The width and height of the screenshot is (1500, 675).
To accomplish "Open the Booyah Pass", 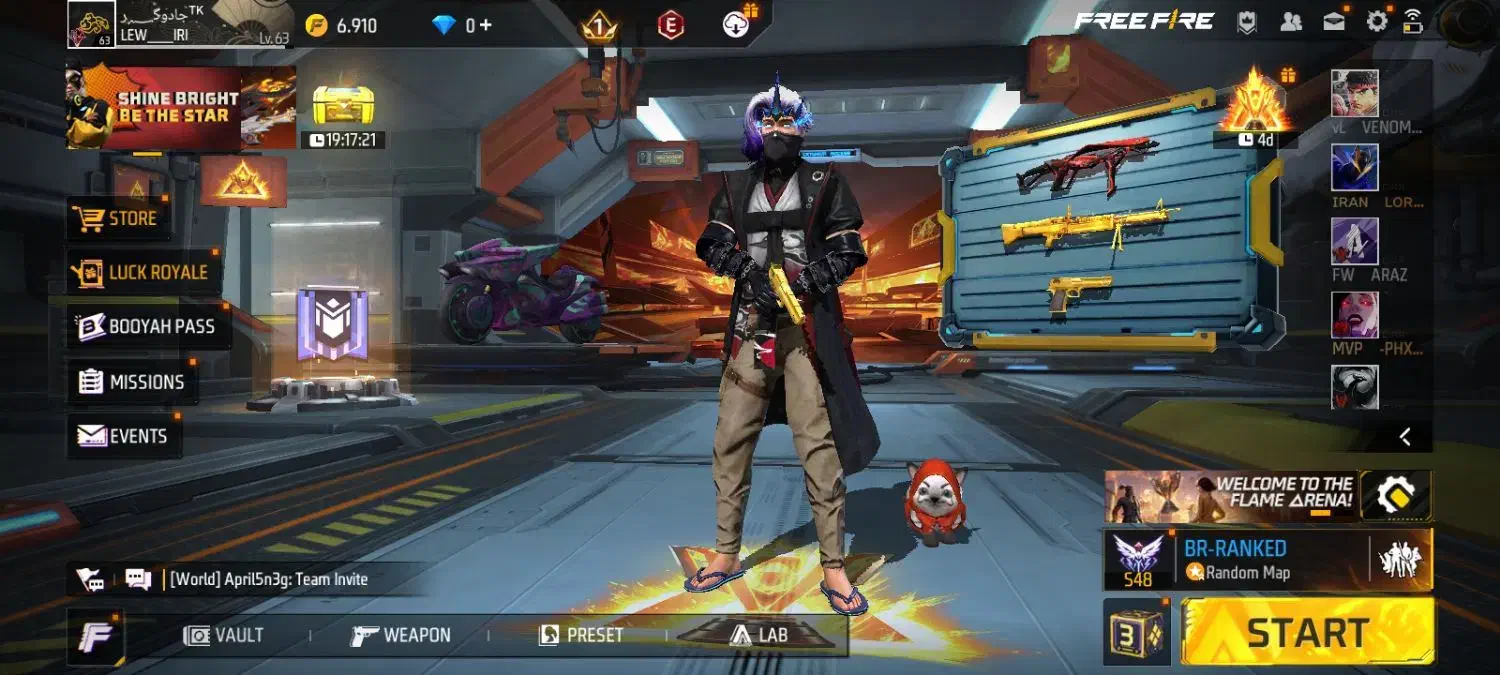I will (x=148, y=326).
